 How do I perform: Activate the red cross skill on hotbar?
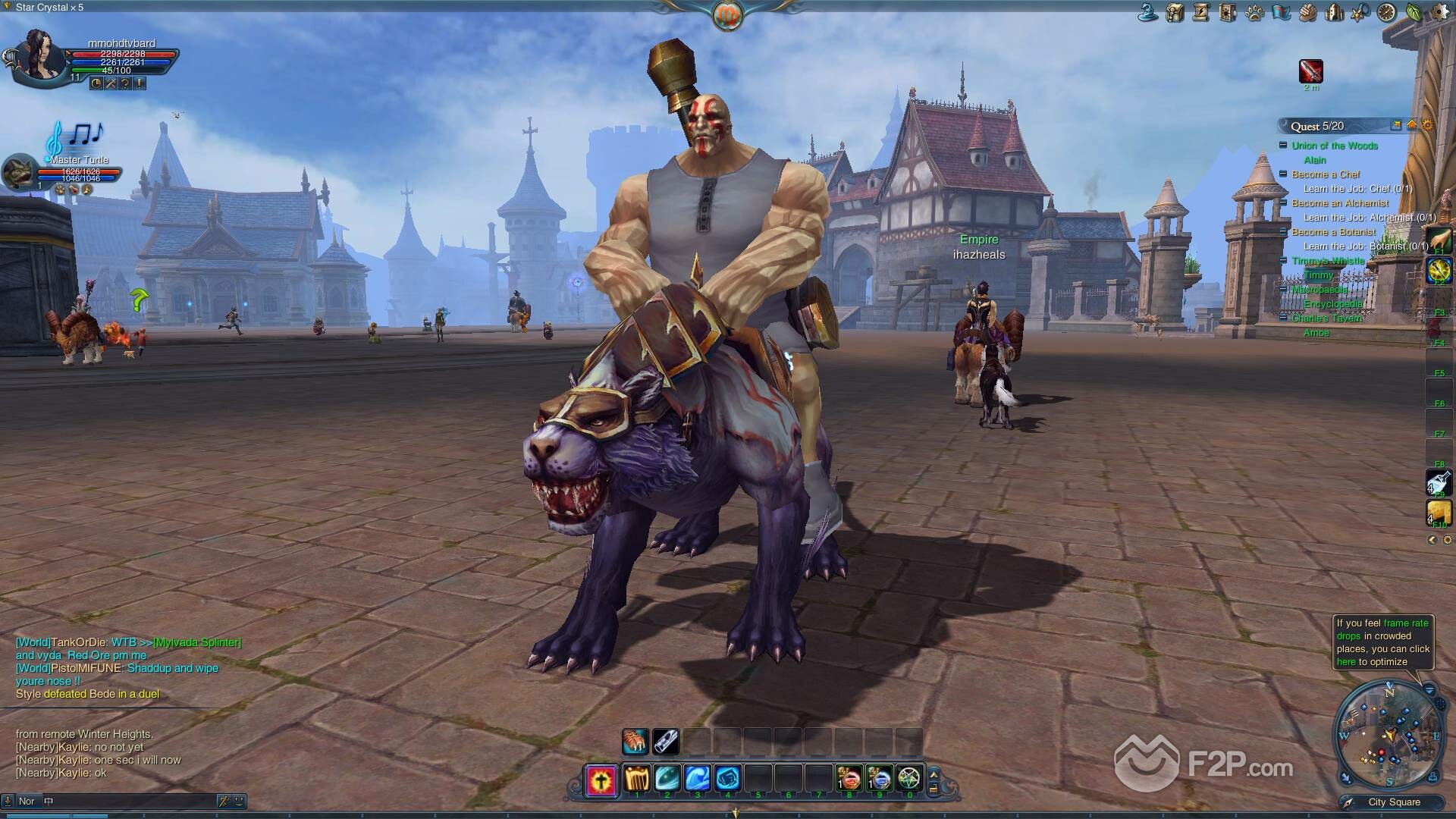601,780
